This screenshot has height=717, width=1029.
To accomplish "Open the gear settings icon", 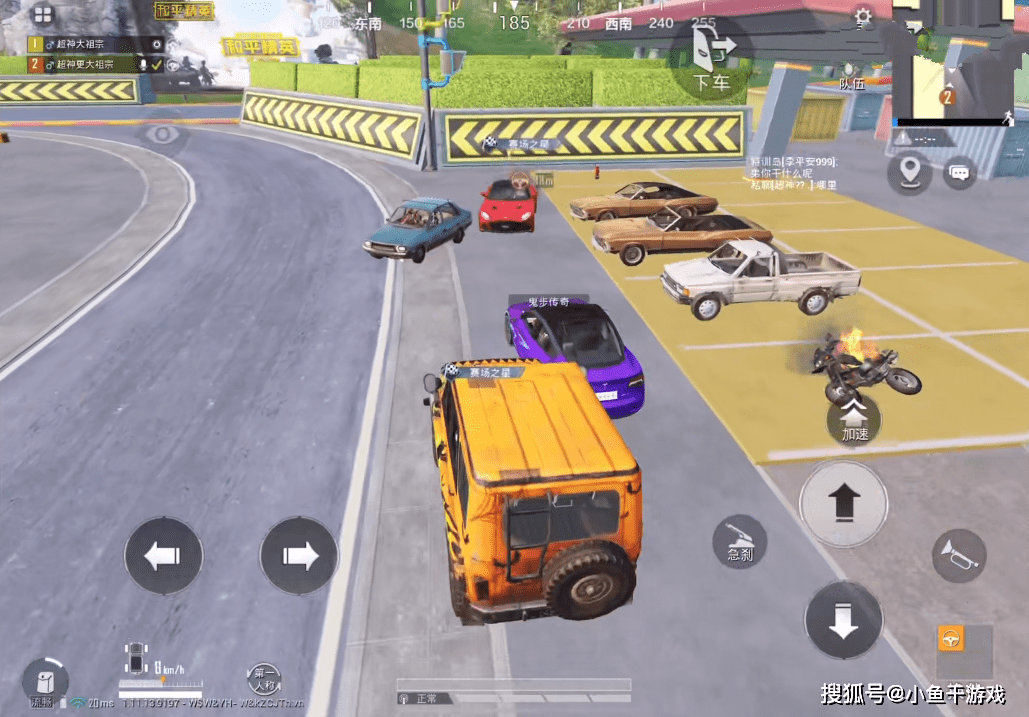I will point(863,17).
